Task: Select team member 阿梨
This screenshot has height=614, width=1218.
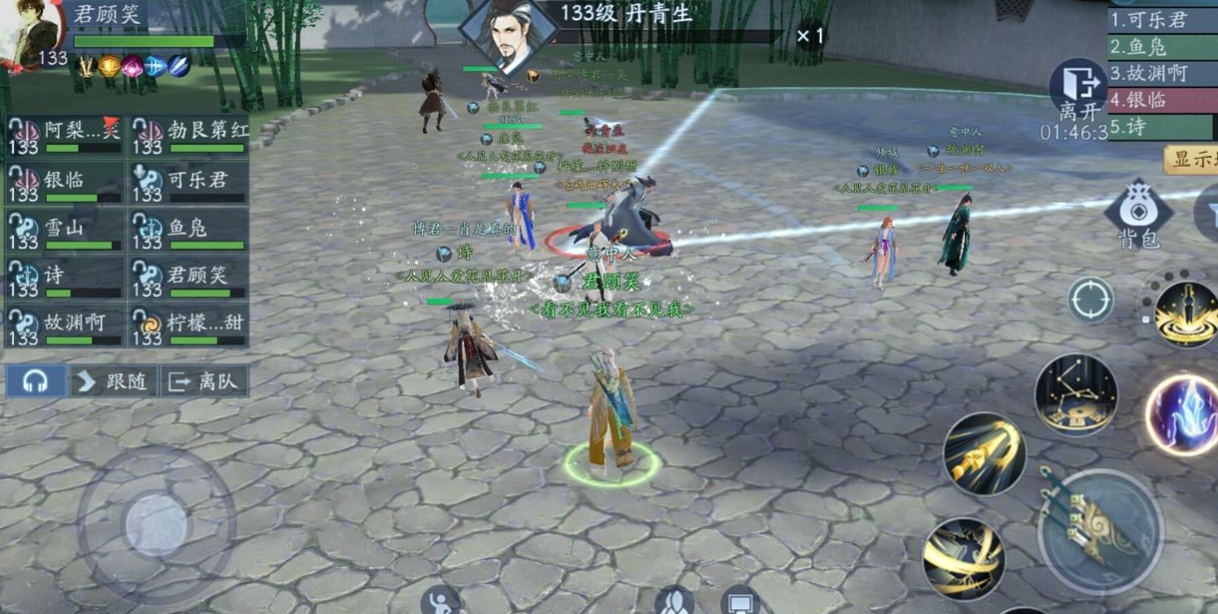Action: (65, 136)
